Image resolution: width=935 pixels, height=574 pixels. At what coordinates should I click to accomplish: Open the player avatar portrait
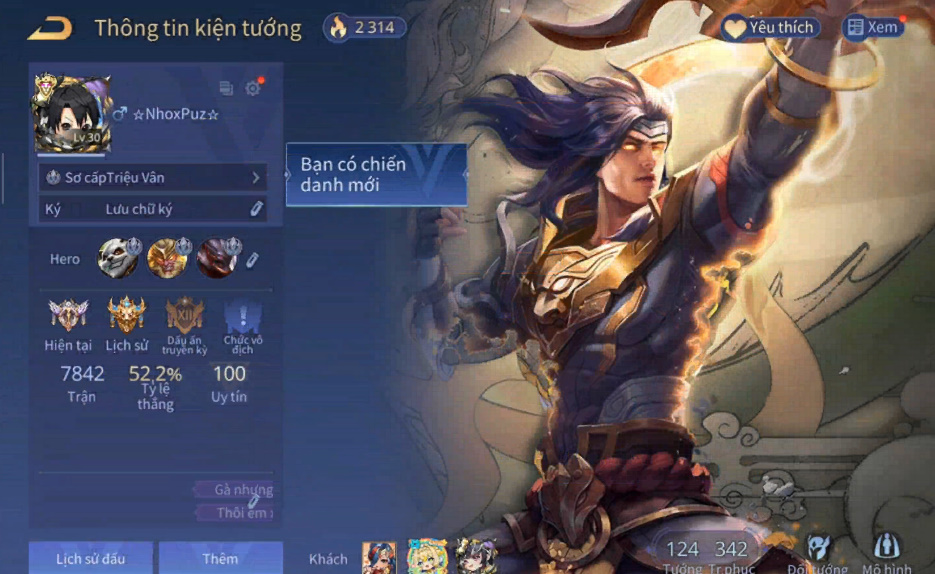(72, 114)
